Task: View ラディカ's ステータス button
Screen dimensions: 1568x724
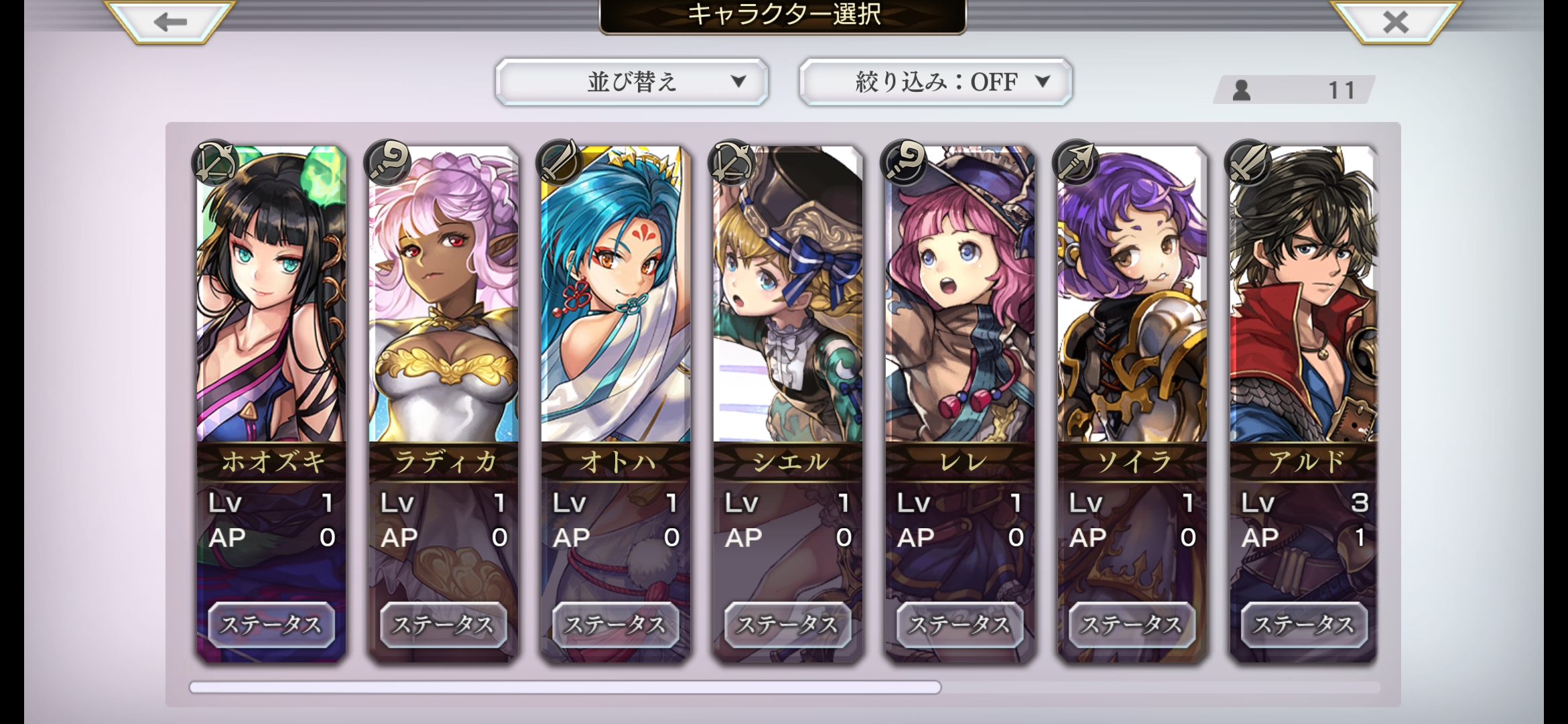Action: [x=443, y=625]
